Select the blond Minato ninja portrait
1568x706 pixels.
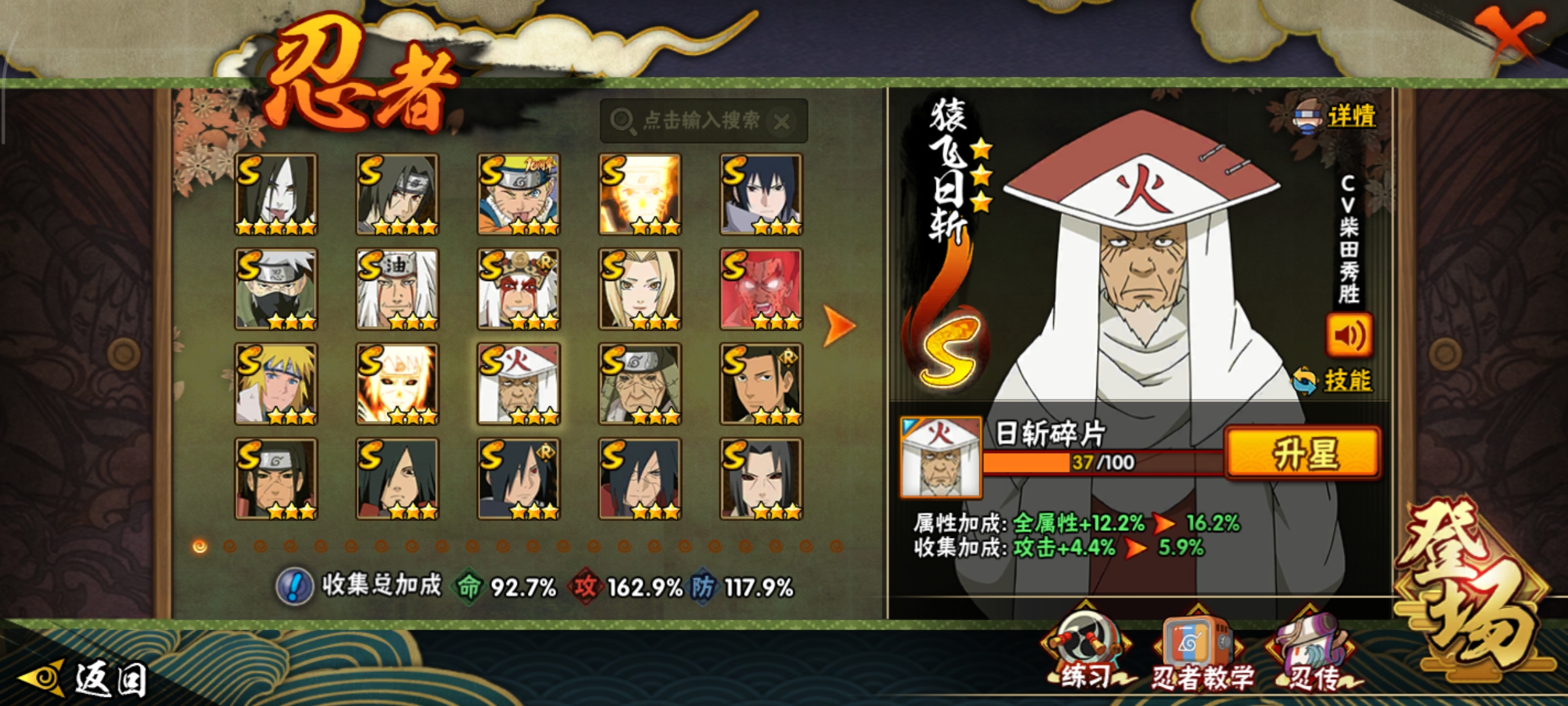click(276, 384)
